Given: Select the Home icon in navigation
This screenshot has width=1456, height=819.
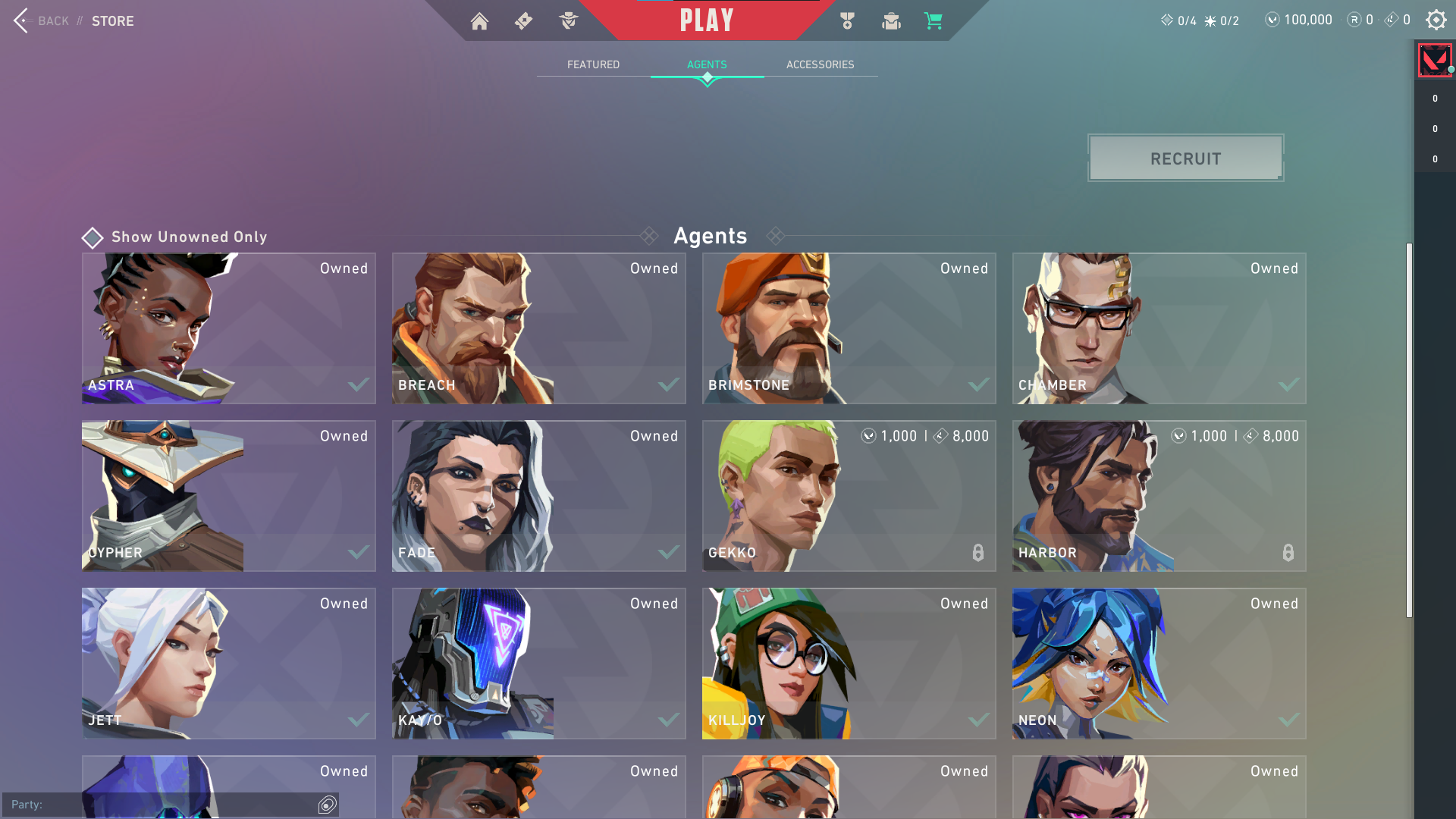Looking at the screenshot, I should (479, 21).
